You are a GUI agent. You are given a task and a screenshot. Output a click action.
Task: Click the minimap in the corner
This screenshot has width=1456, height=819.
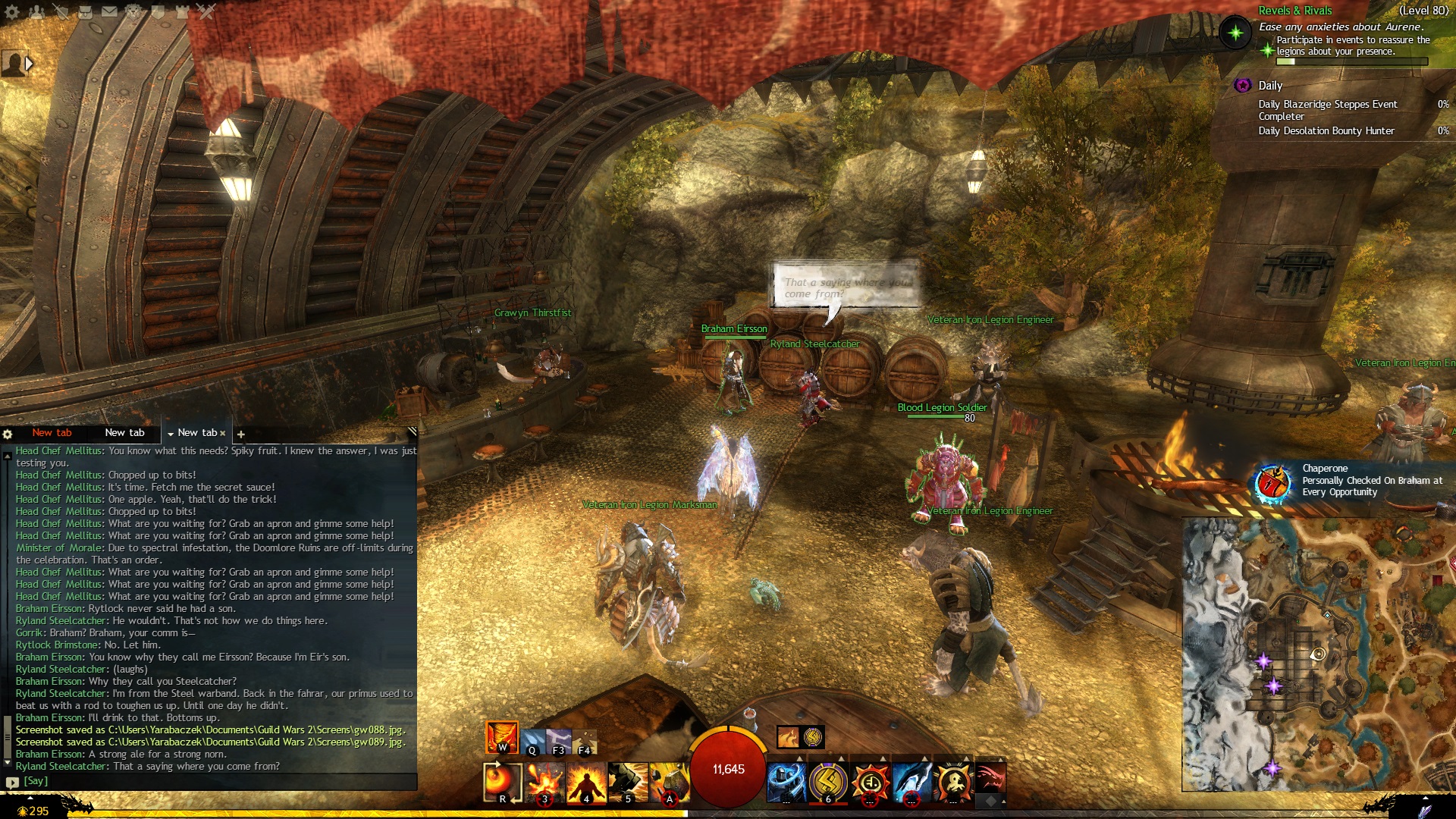(x=1318, y=654)
